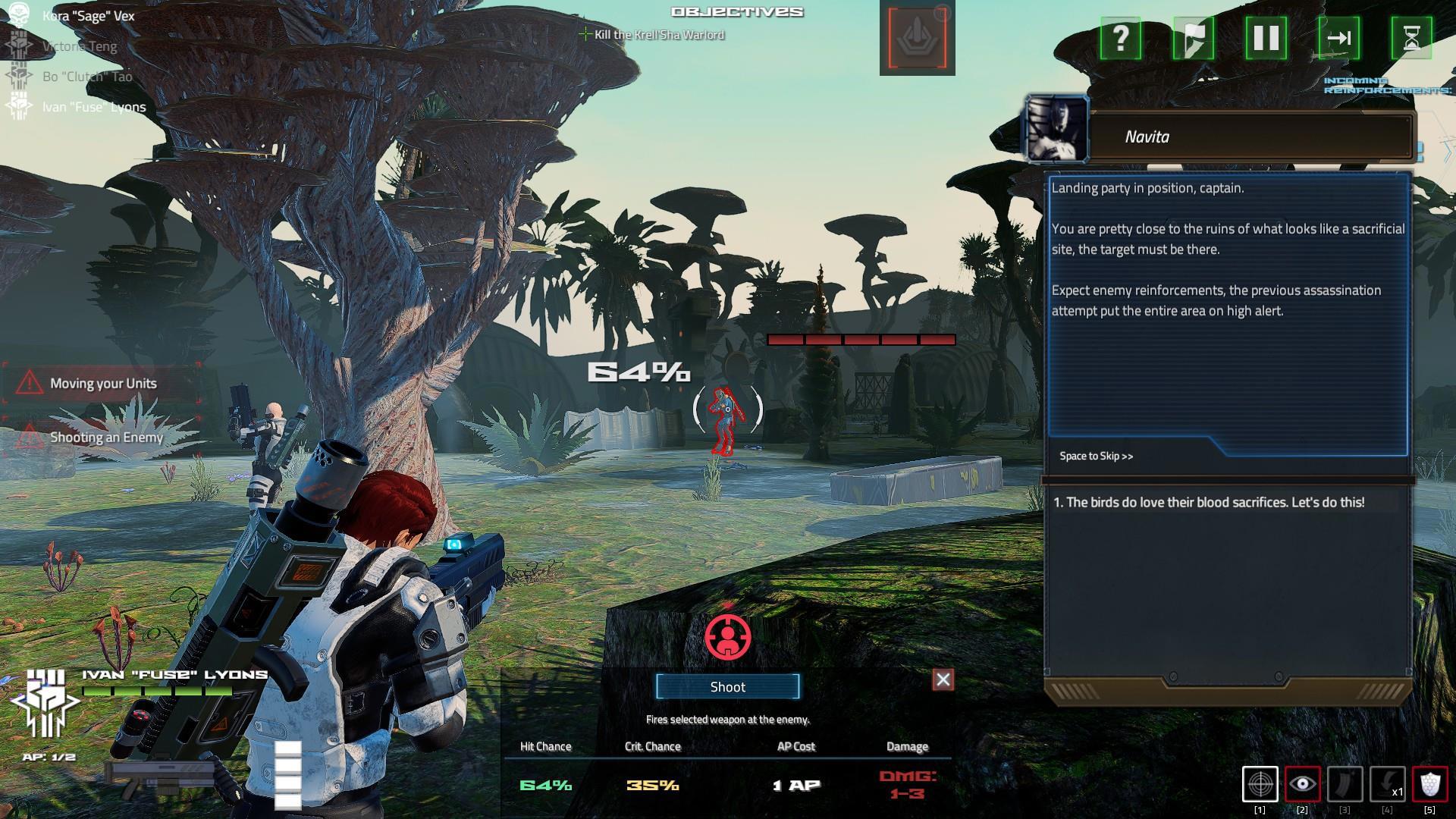Image resolution: width=1456 pixels, height=819 pixels.
Task: Select the ammo magazine reload ability
Action: [x=1345, y=784]
